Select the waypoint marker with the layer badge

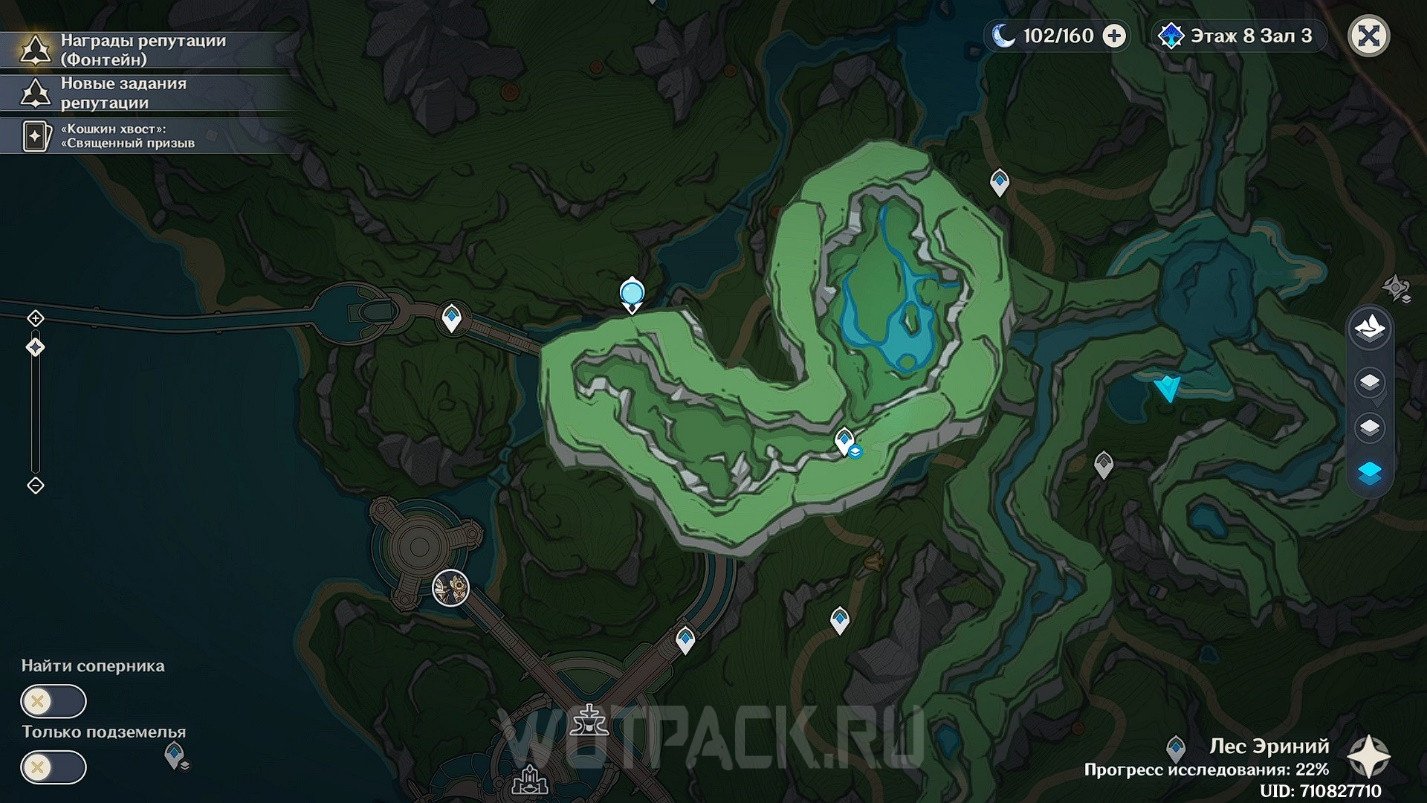[846, 441]
